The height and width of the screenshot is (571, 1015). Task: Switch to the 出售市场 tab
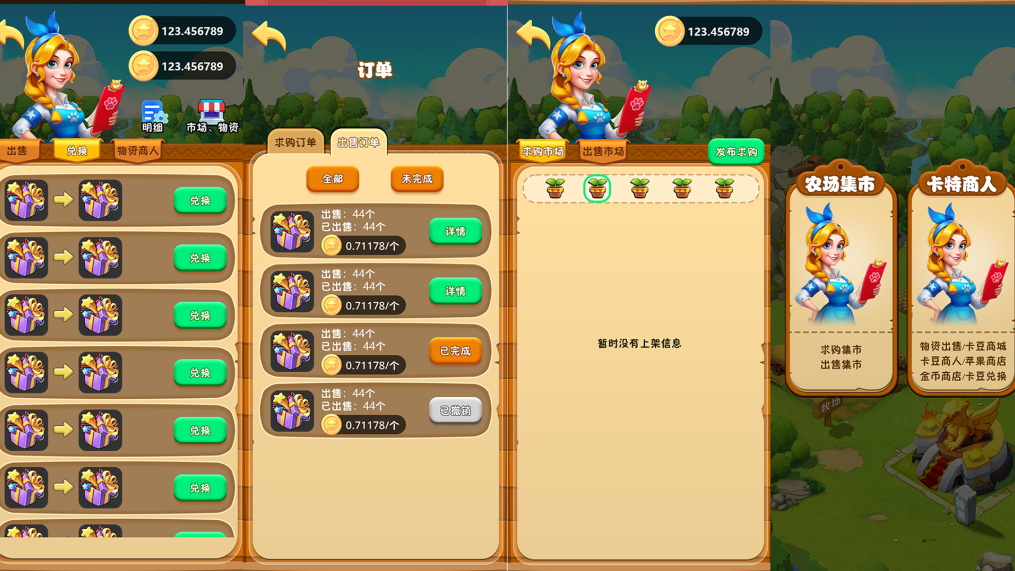point(602,152)
